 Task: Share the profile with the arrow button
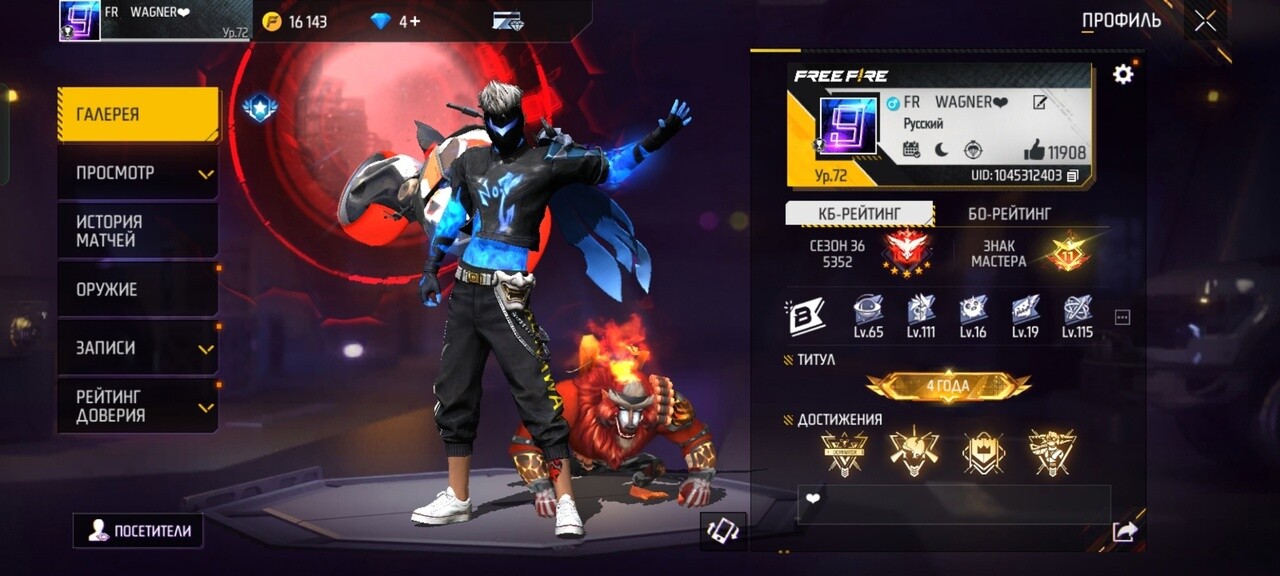point(1125,532)
